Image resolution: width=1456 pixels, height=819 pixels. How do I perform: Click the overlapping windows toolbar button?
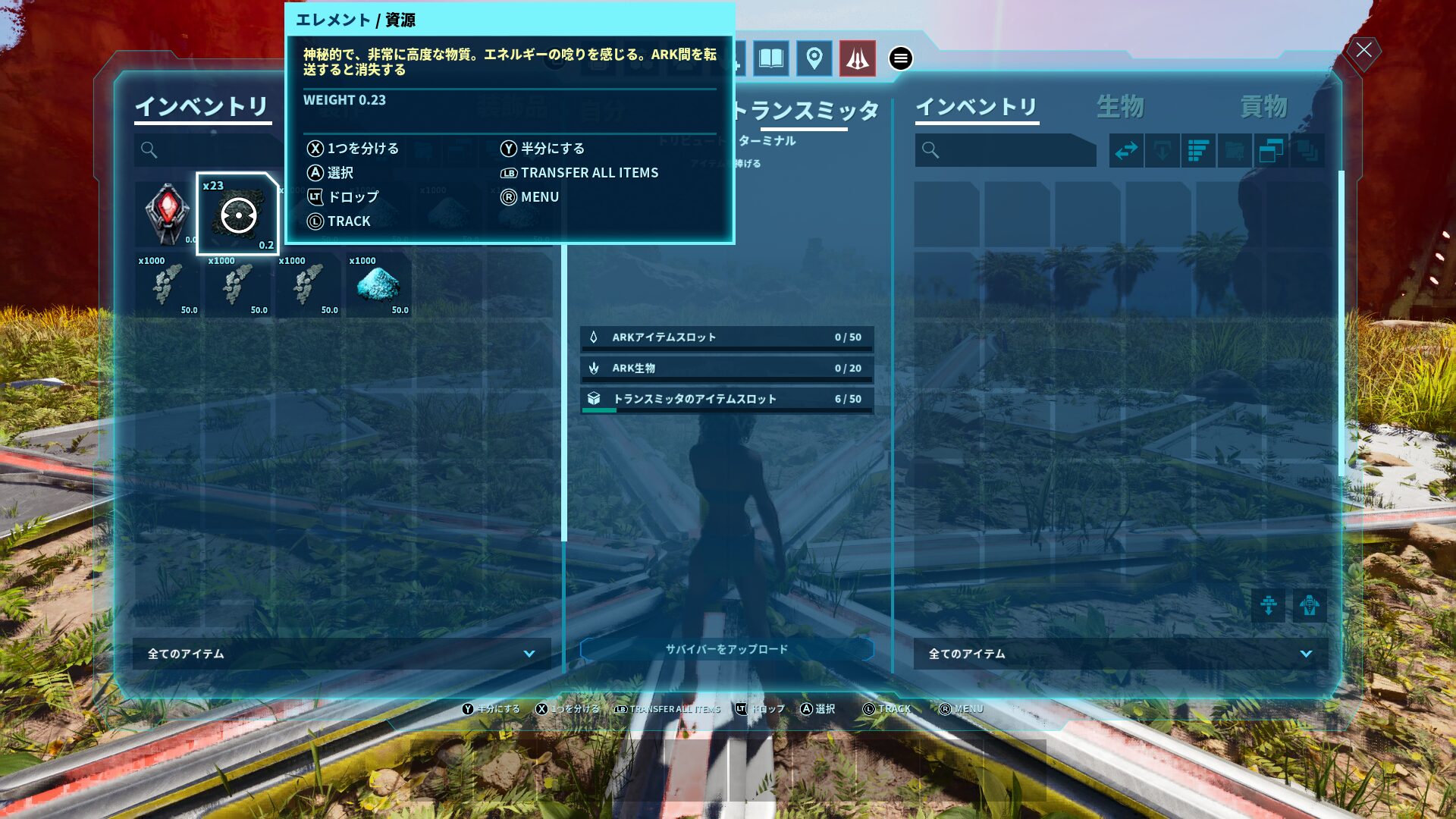1271,150
